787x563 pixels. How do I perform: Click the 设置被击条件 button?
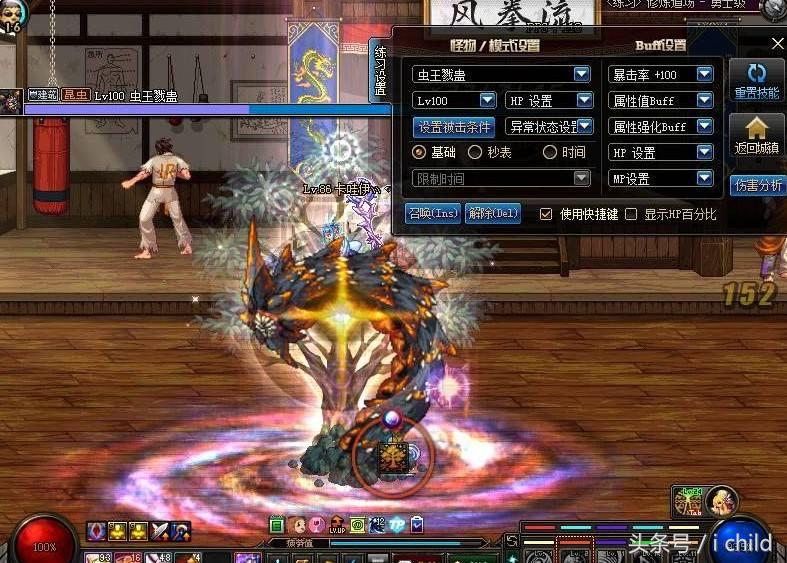(453, 127)
